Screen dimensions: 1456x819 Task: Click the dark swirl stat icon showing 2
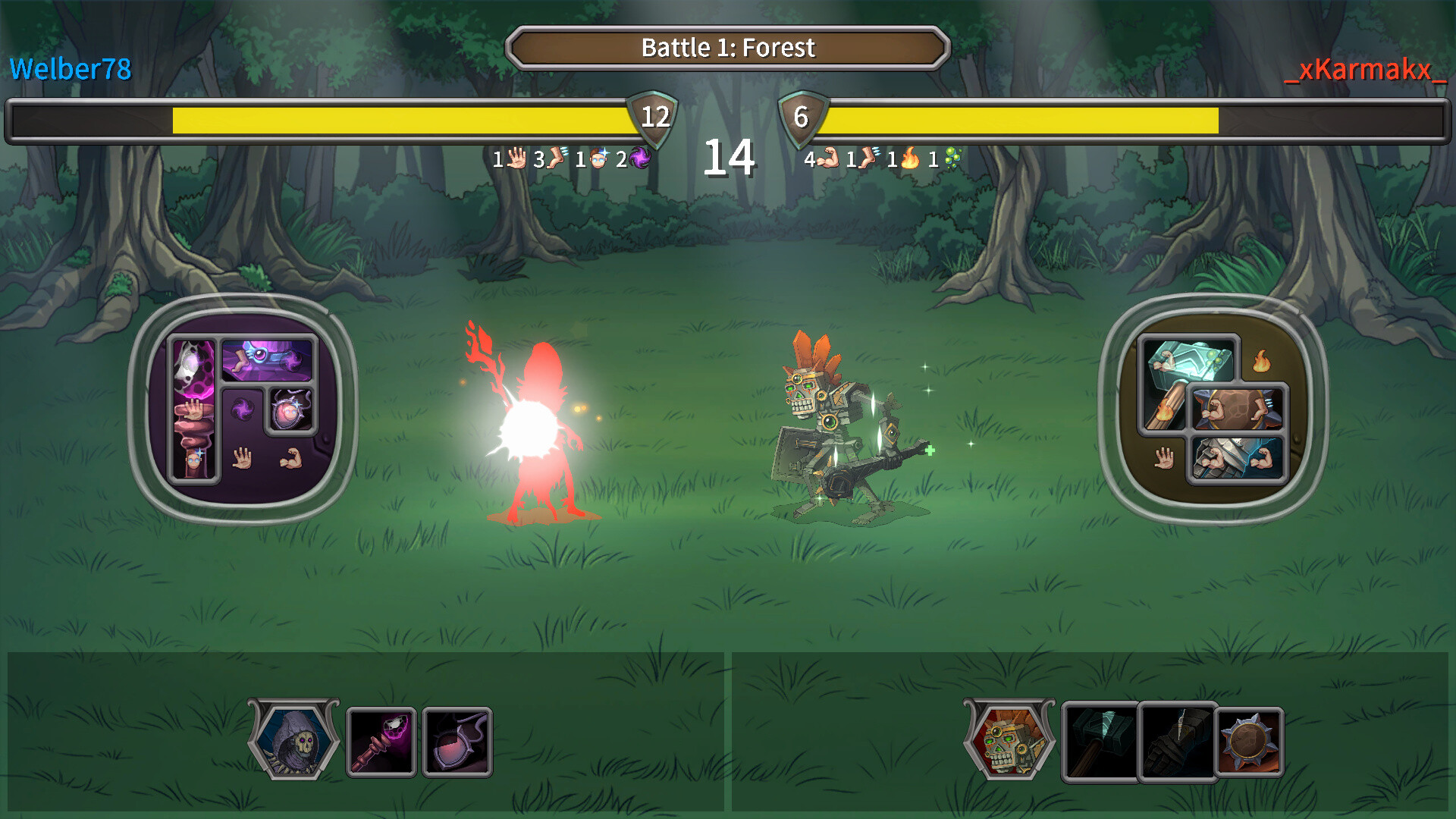[639, 159]
